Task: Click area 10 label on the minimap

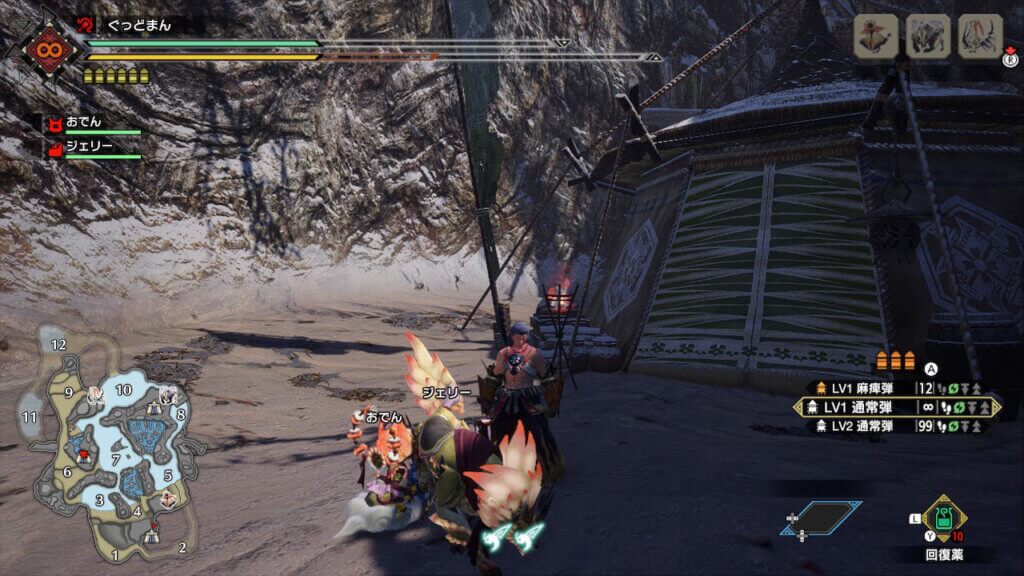Action: coord(124,389)
